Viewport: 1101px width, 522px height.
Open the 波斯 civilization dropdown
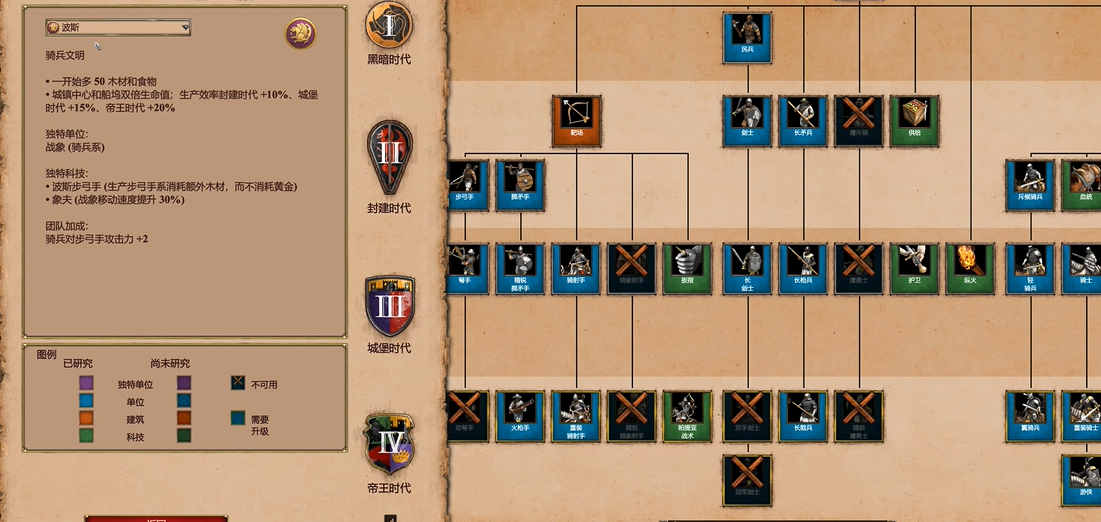118,28
